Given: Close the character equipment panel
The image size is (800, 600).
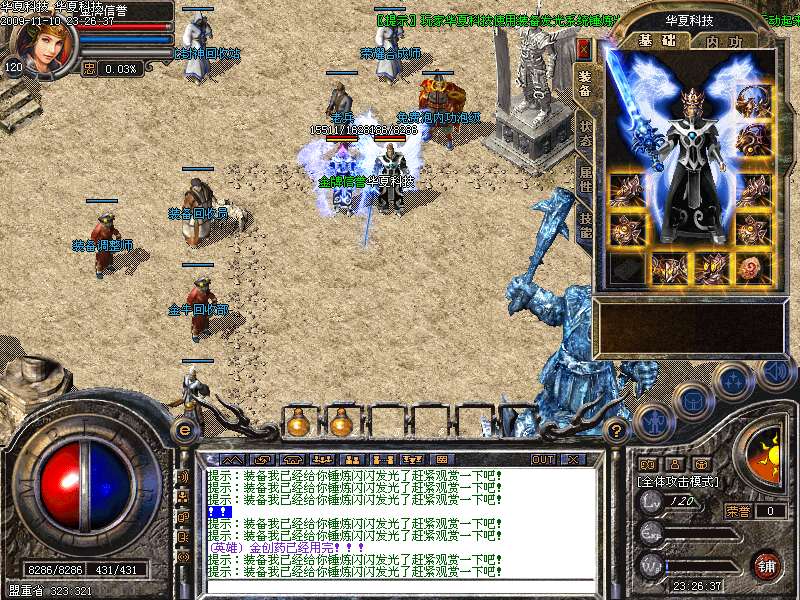Looking at the screenshot, I should 584,50.
